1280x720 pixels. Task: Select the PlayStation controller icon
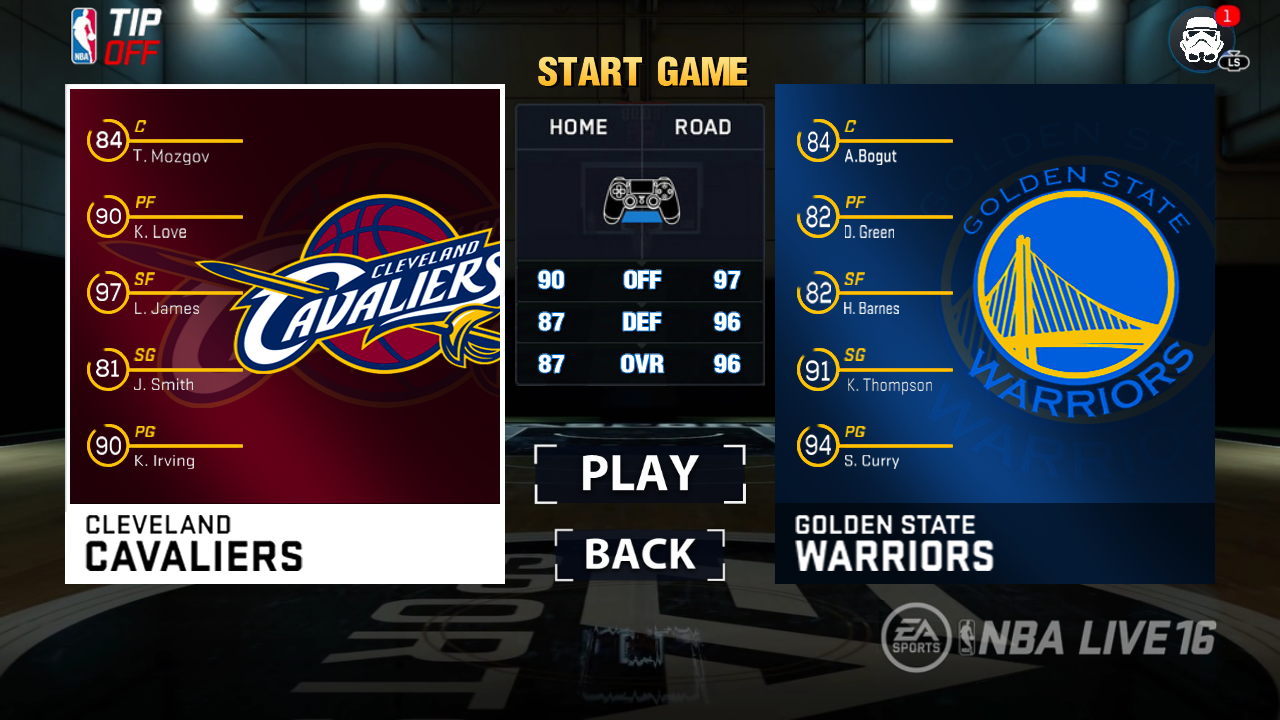coord(640,199)
